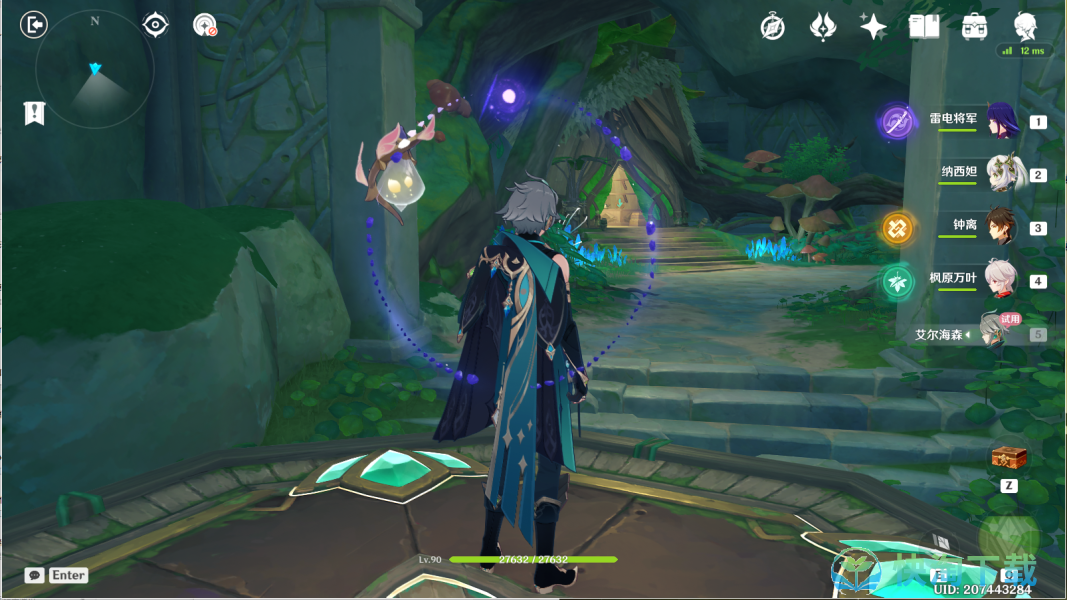Open the open-book handbook icon

coord(924,27)
